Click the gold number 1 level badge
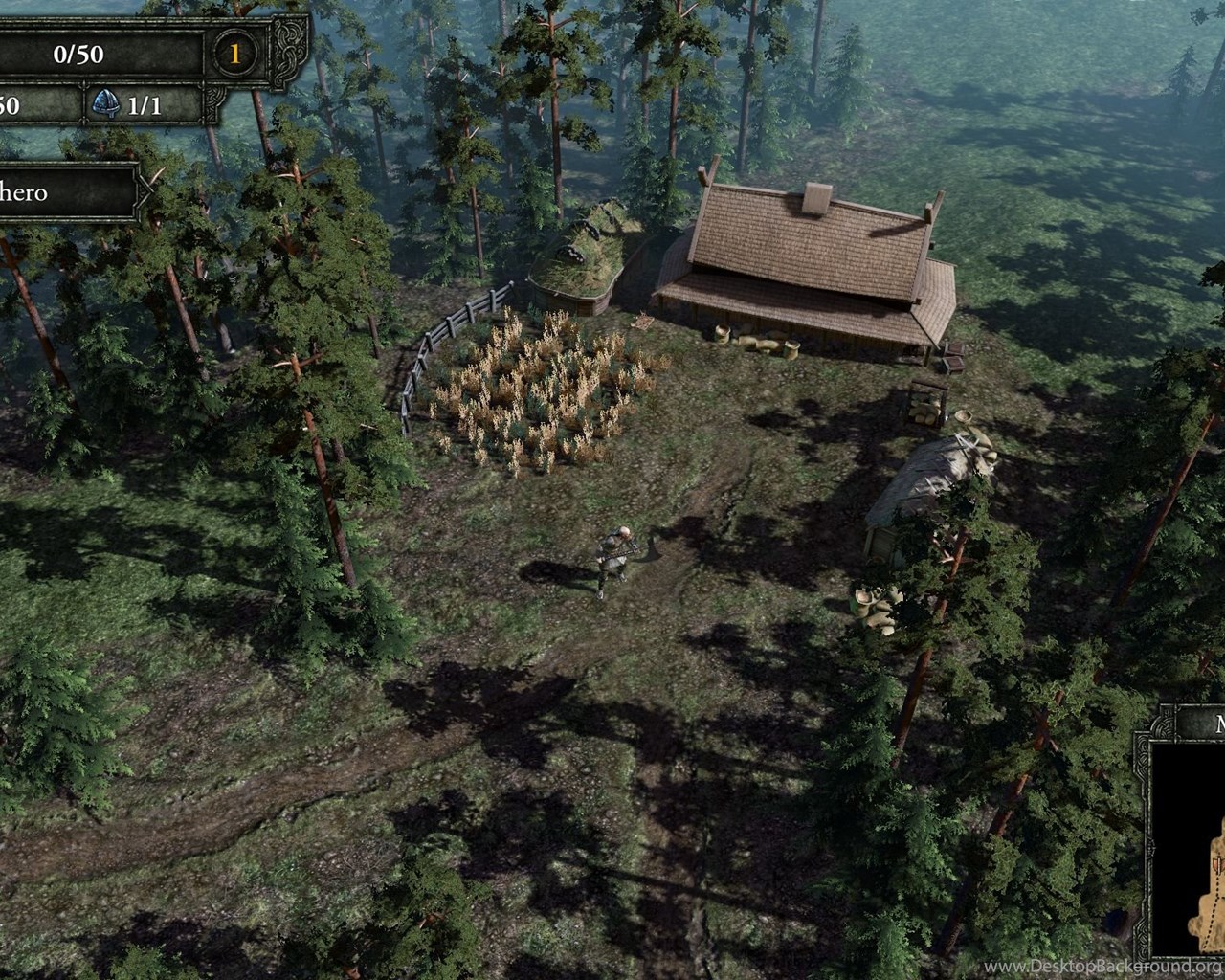 [x=234, y=54]
